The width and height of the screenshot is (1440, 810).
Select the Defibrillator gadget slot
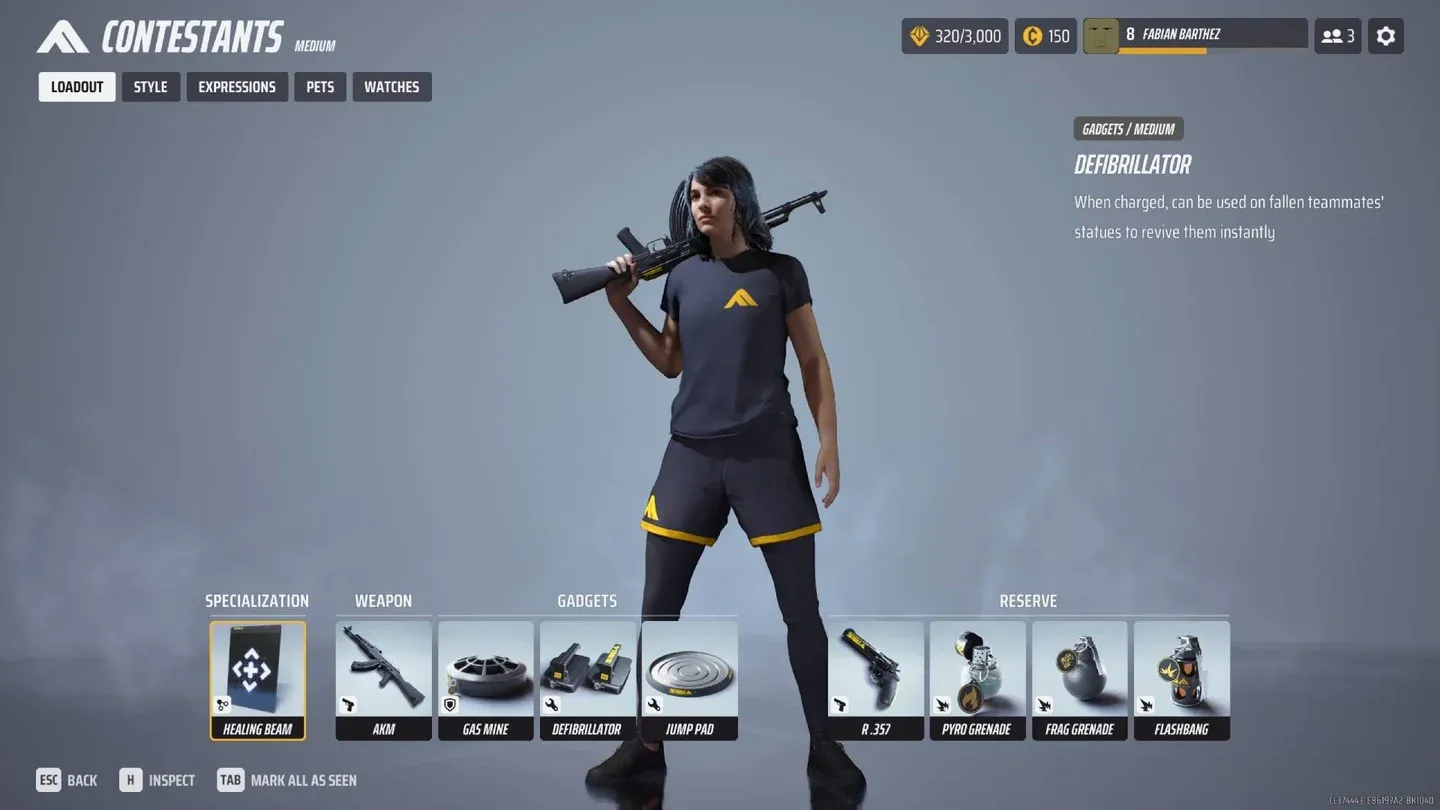click(588, 680)
